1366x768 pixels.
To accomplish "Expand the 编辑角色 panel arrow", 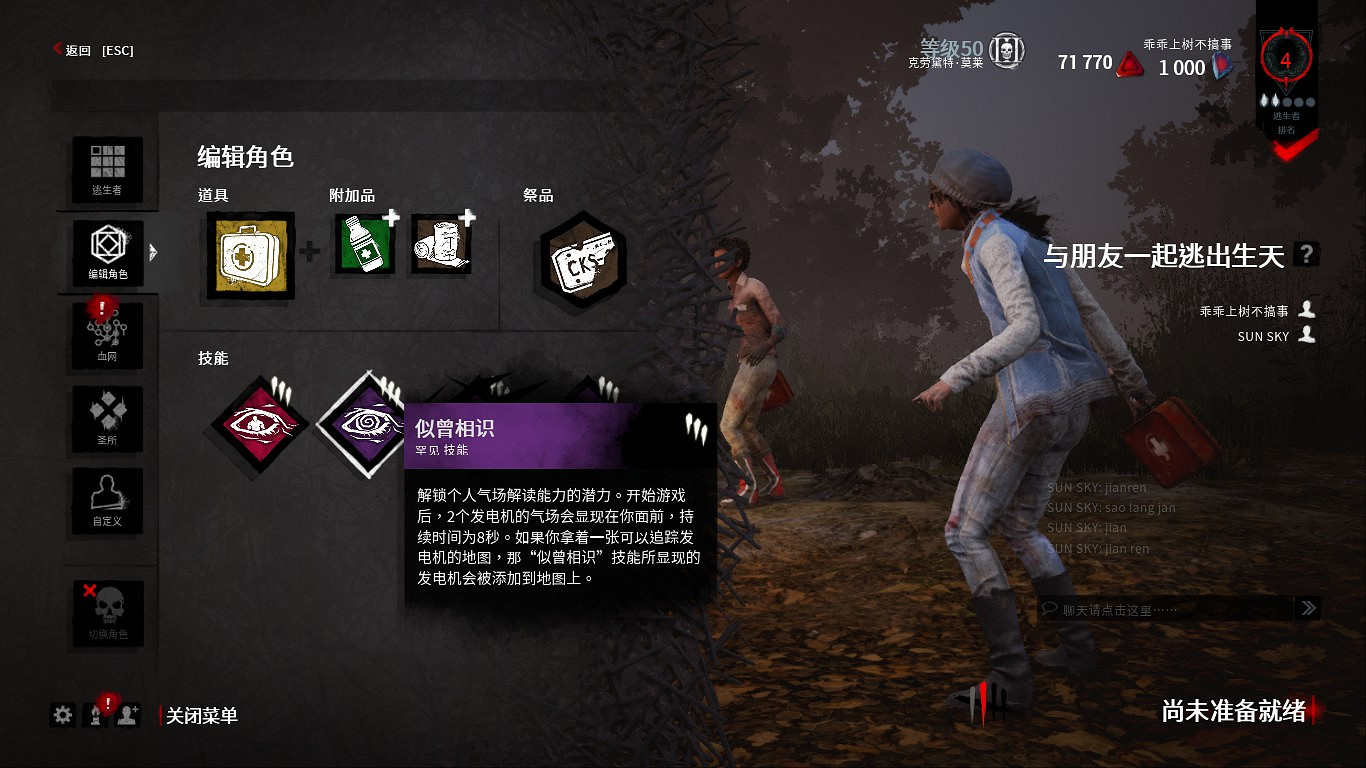I will 151,253.
